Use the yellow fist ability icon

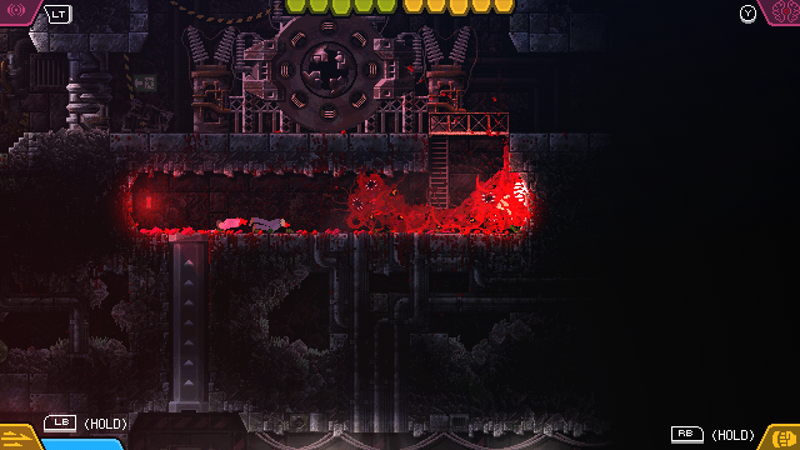click(x=782, y=436)
